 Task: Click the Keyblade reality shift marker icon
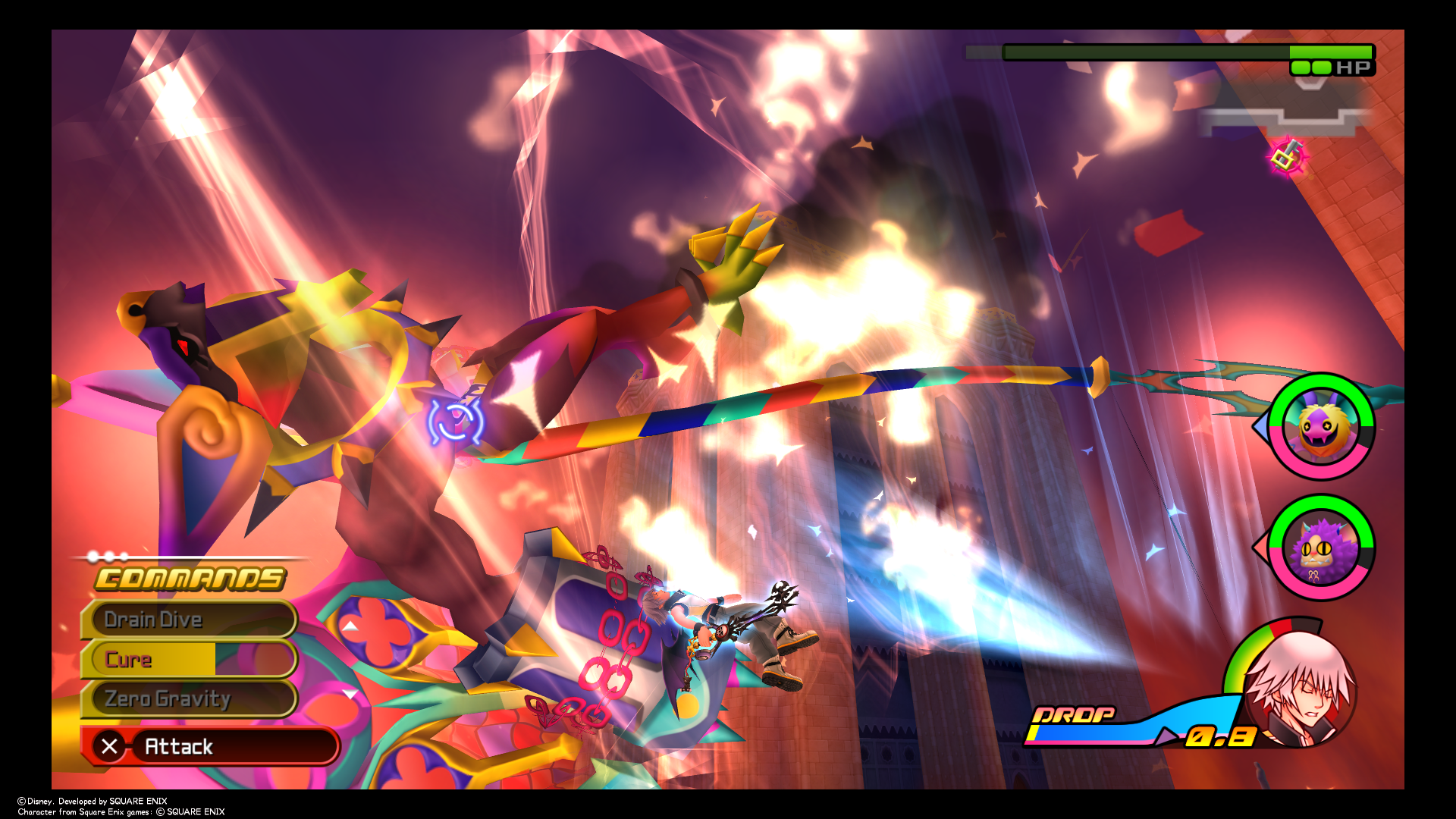click(1288, 157)
